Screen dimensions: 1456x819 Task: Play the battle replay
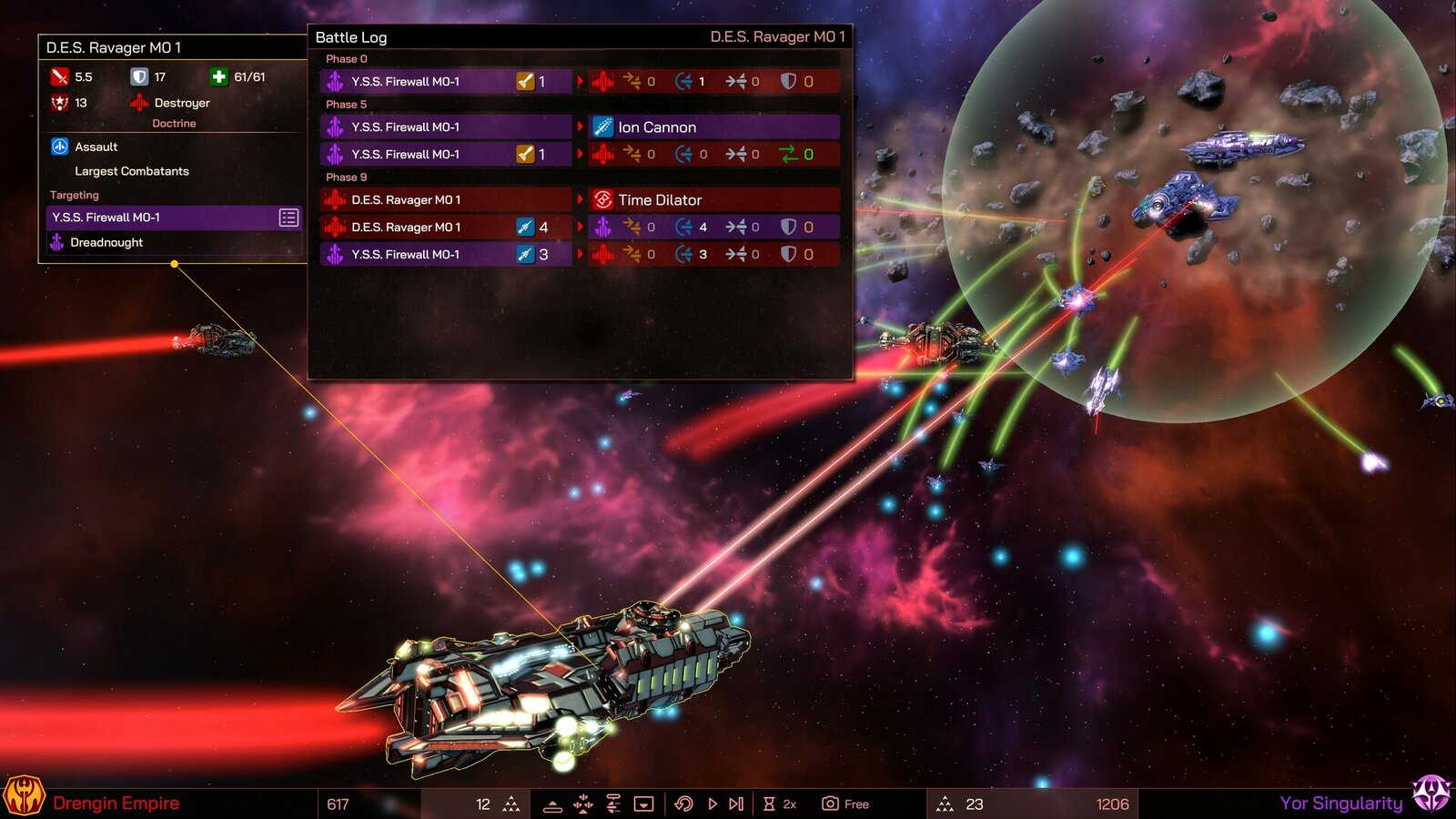tap(711, 804)
